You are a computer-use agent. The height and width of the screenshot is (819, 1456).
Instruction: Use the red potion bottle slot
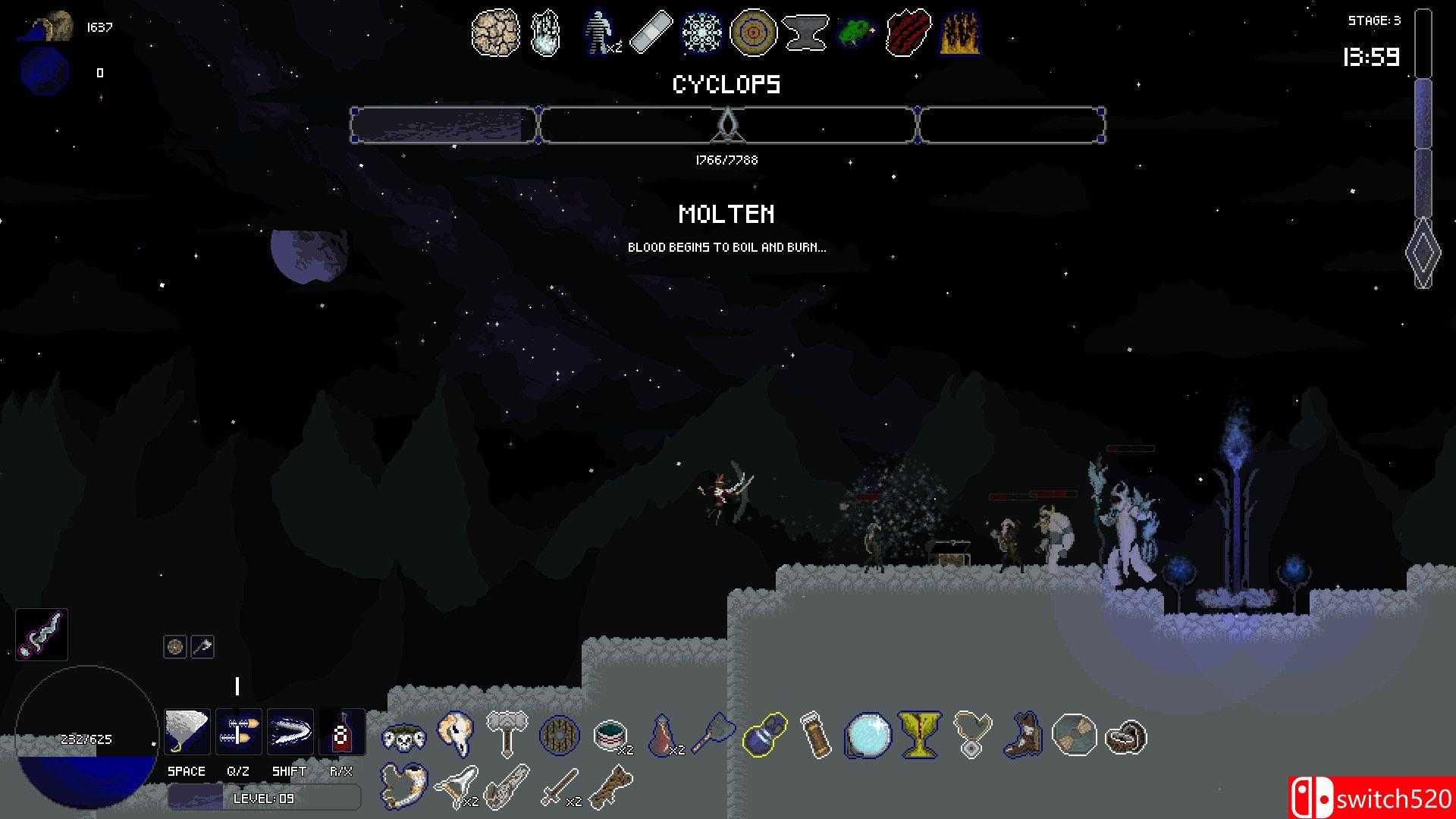click(x=341, y=732)
